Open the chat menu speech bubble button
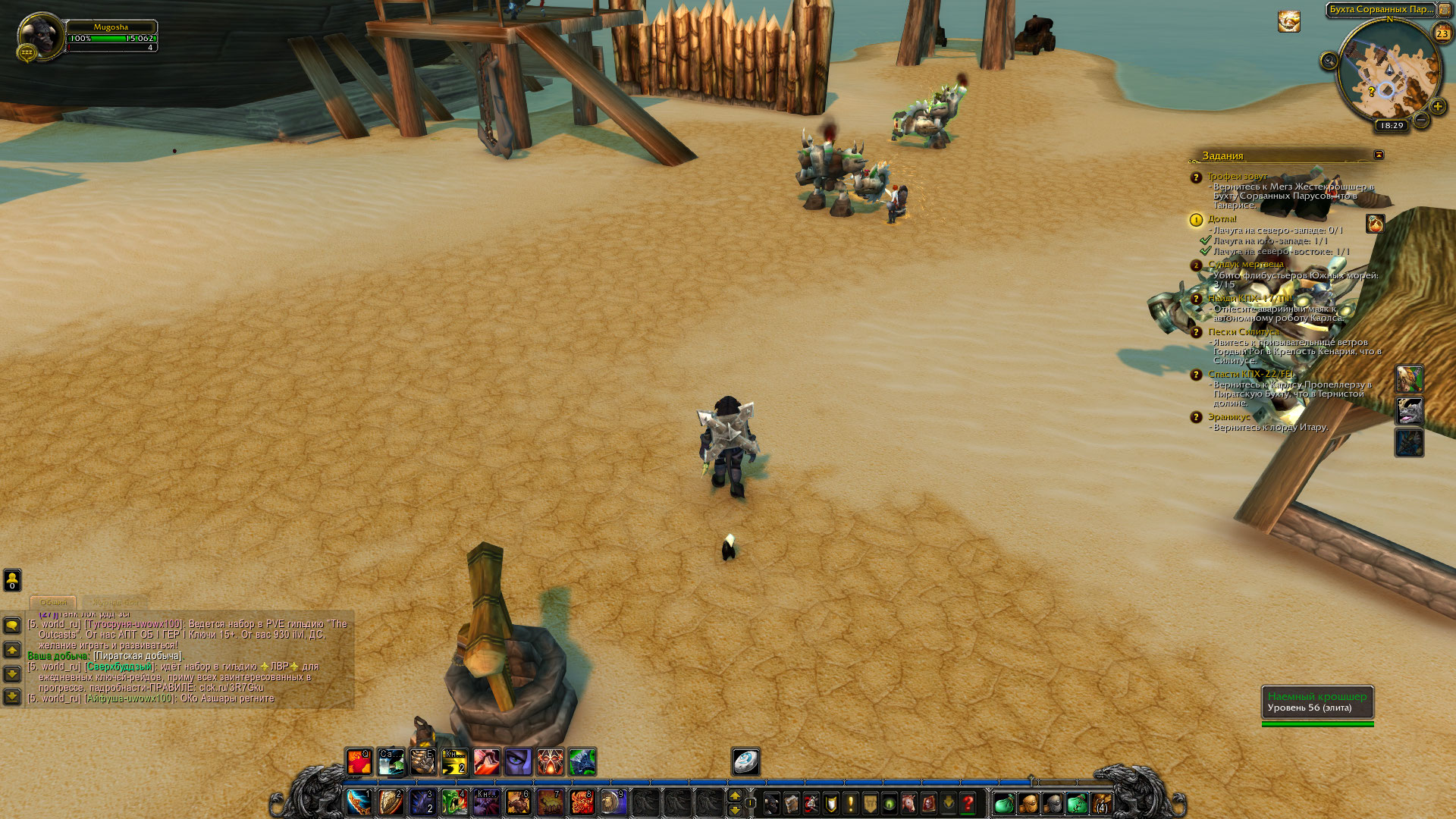1456x819 pixels. (x=12, y=625)
